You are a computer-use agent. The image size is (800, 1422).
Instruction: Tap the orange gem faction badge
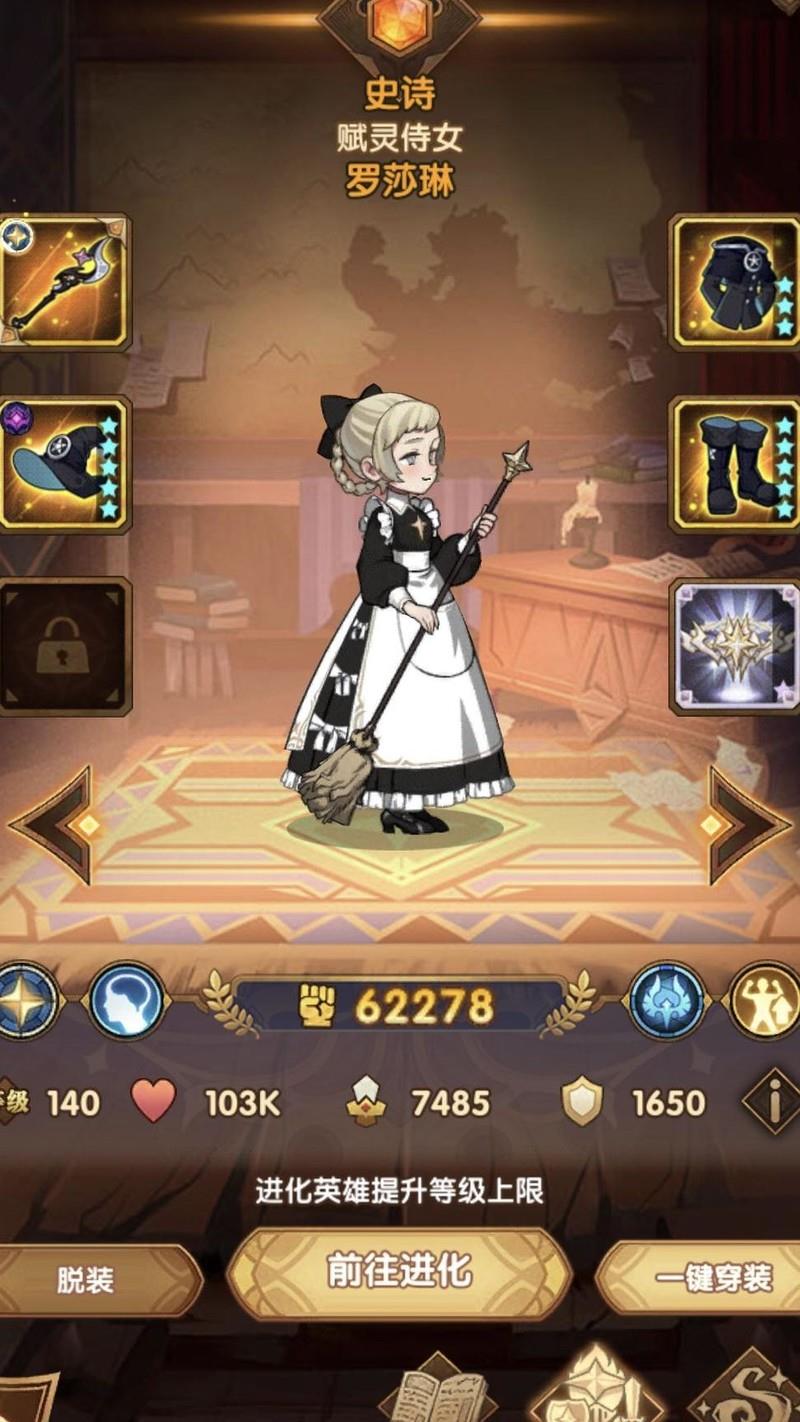pos(399,24)
